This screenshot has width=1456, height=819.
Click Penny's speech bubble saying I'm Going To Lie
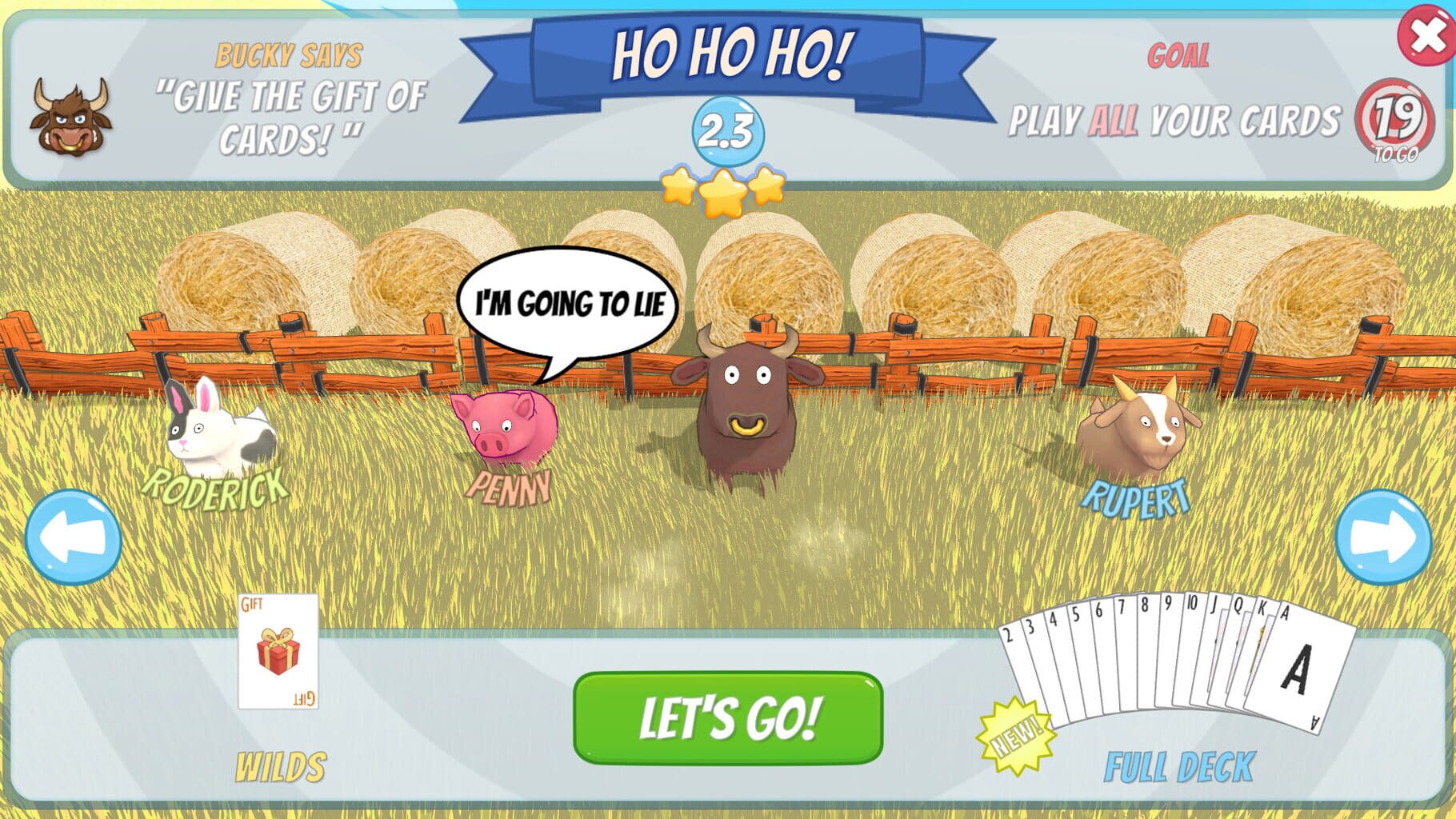click(568, 302)
